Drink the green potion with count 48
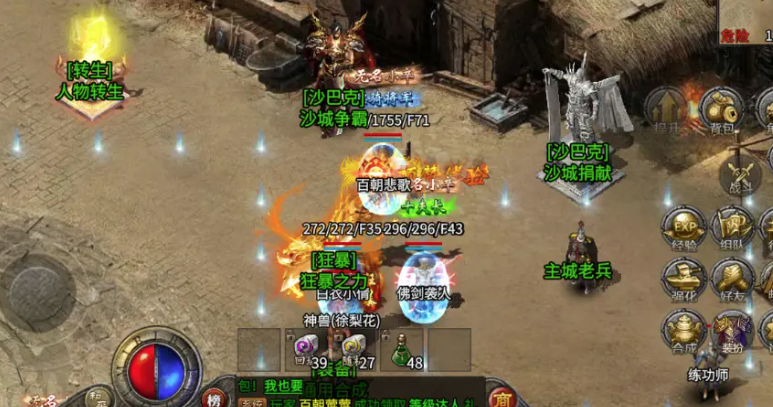This screenshot has height=407, width=773. [x=401, y=349]
